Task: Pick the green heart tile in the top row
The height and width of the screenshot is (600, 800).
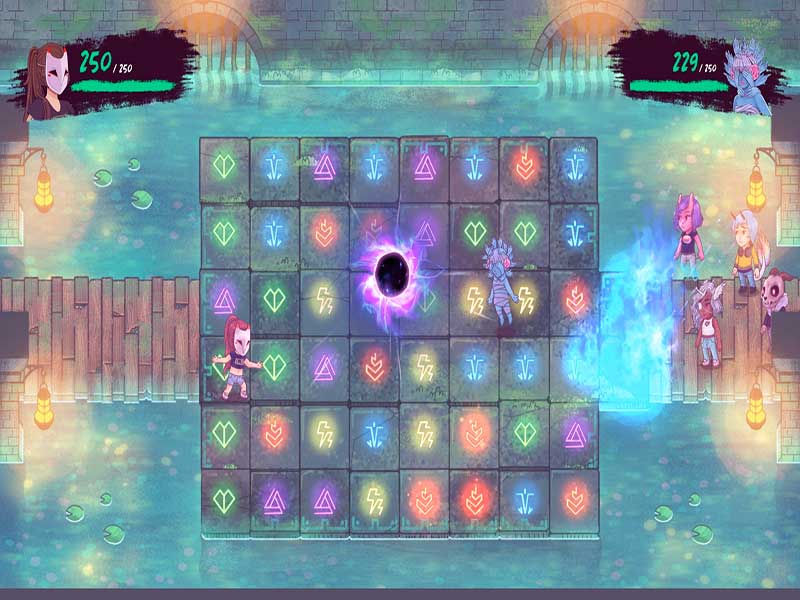Action: pyautogui.click(x=224, y=165)
